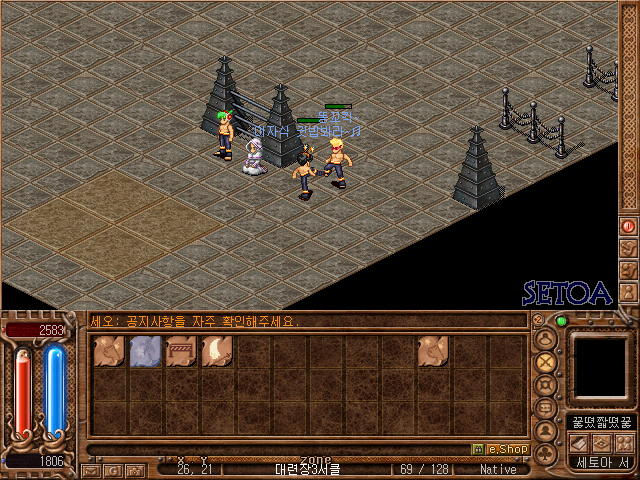Image resolution: width=640 pixels, height=480 pixels.
Task: Click the Native mode label in status bar
Action: tap(498, 469)
